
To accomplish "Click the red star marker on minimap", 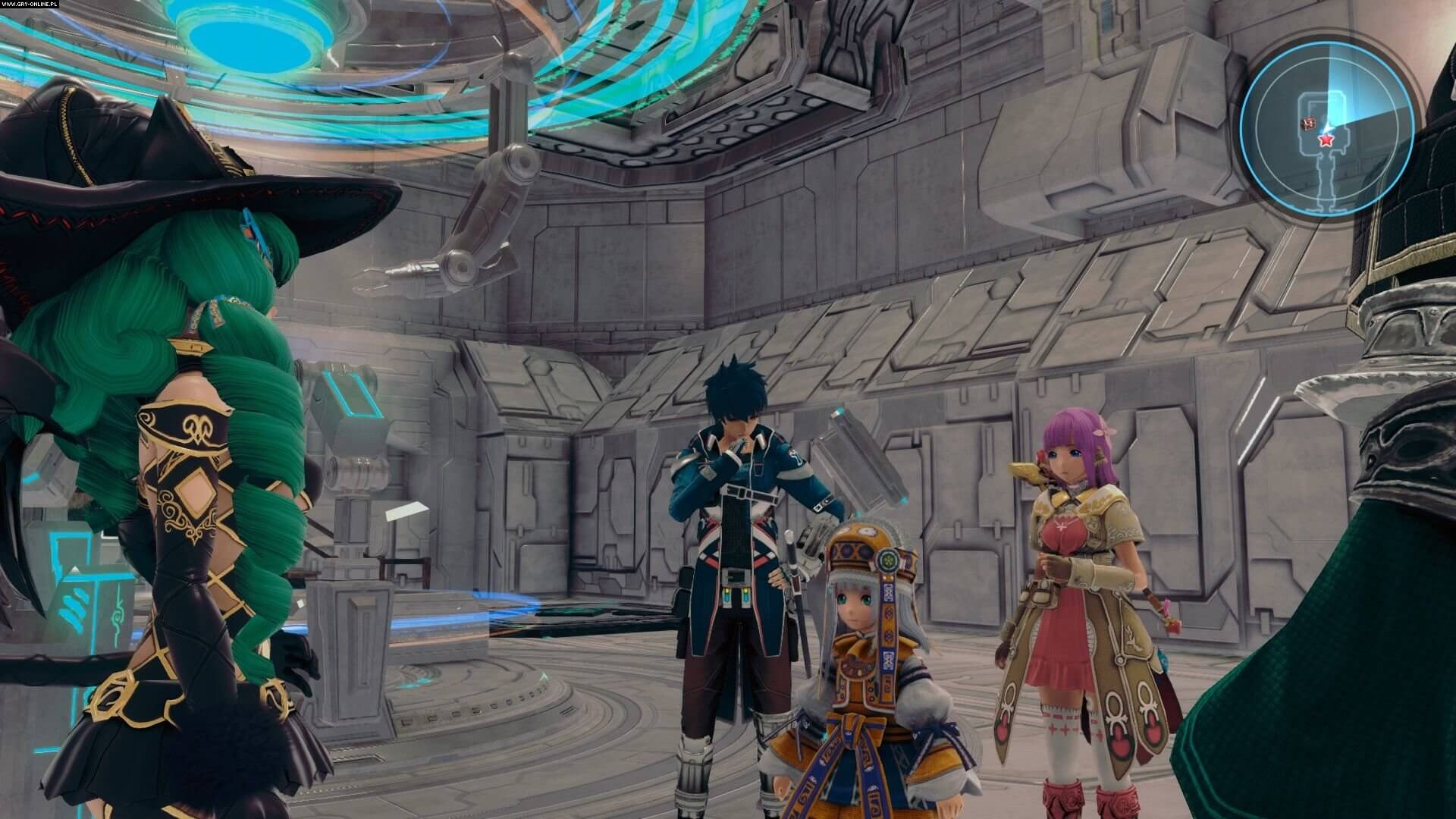I will 1326,140.
